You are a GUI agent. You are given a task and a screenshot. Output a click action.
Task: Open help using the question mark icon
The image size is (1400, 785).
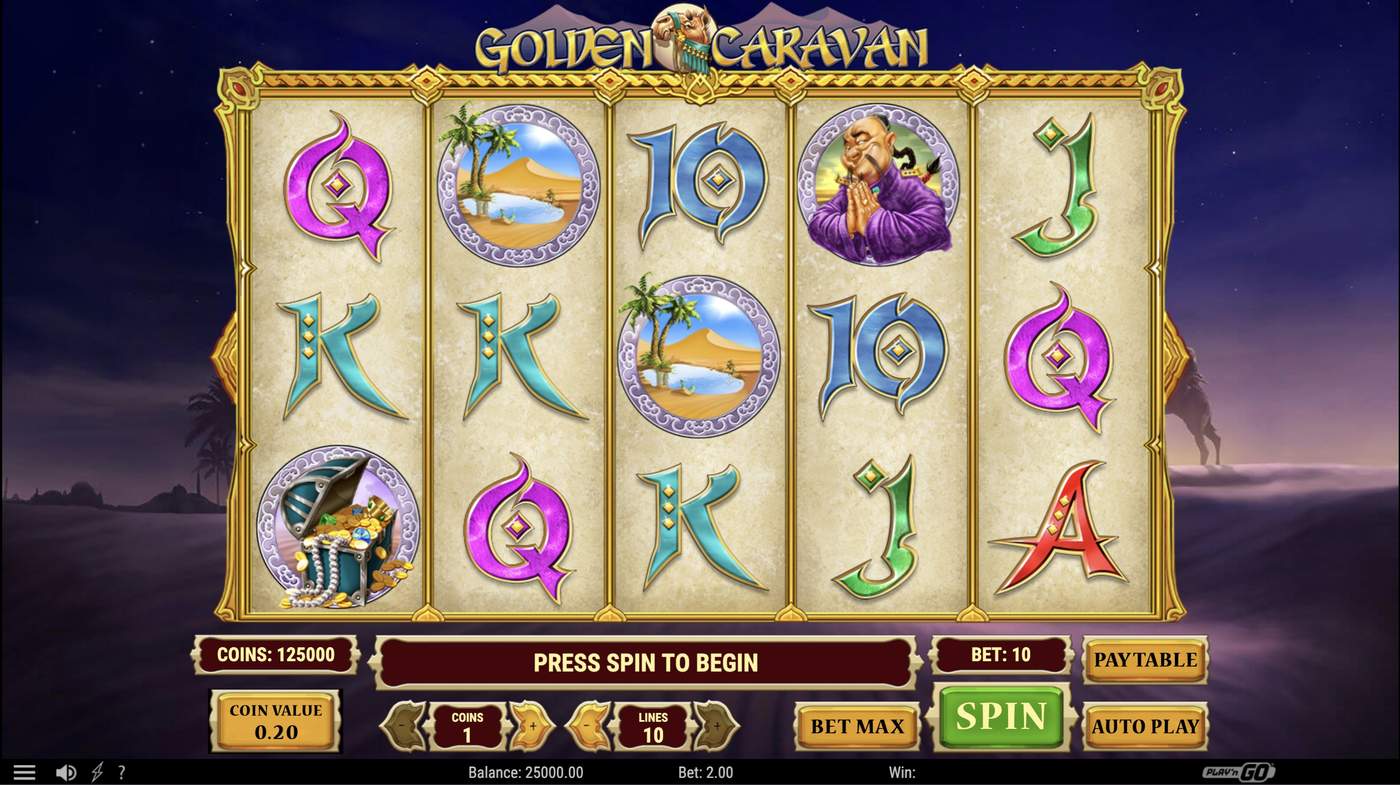click(x=121, y=771)
